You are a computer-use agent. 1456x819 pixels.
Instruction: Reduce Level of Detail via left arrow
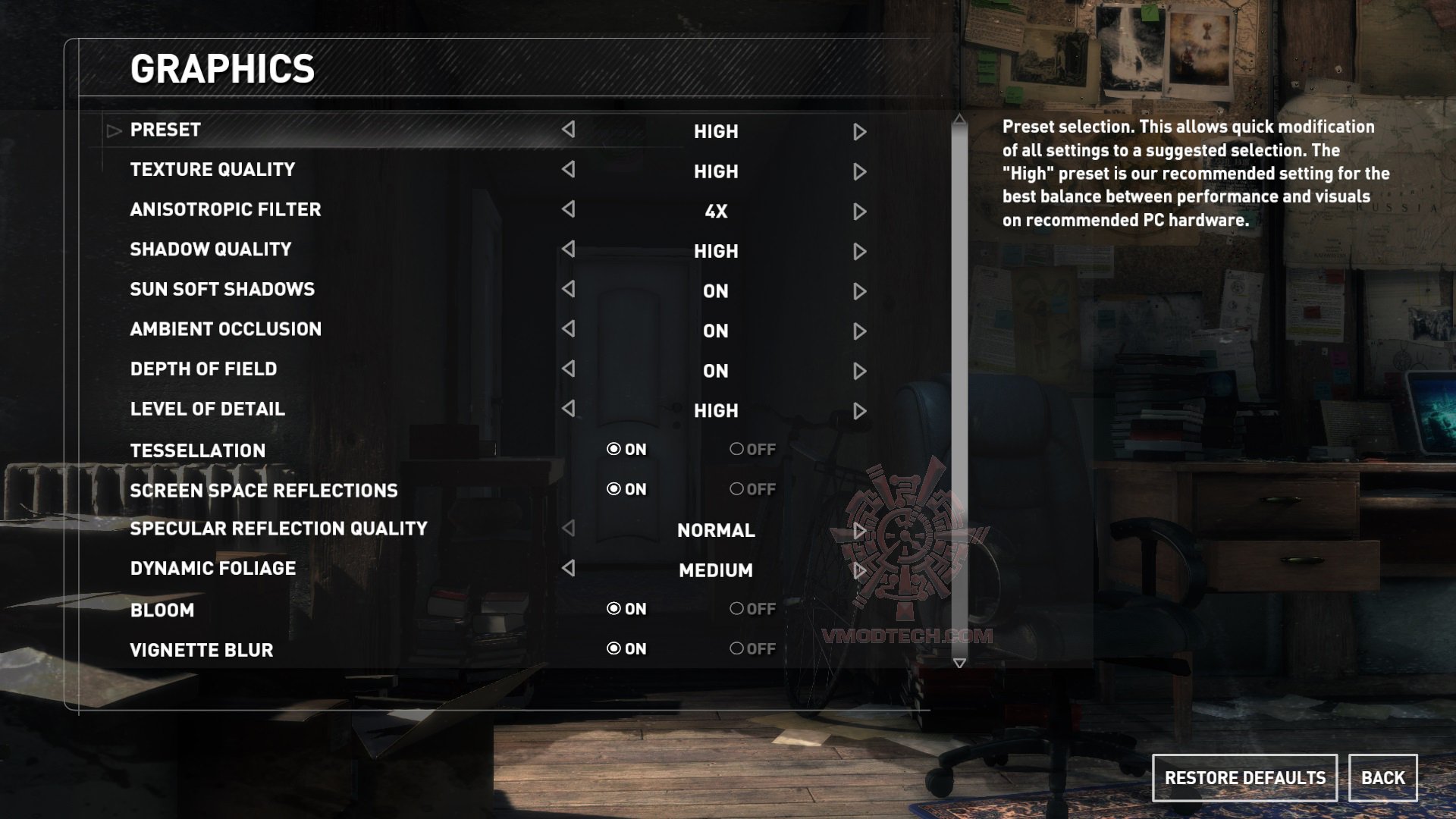(x=568, y=409)
